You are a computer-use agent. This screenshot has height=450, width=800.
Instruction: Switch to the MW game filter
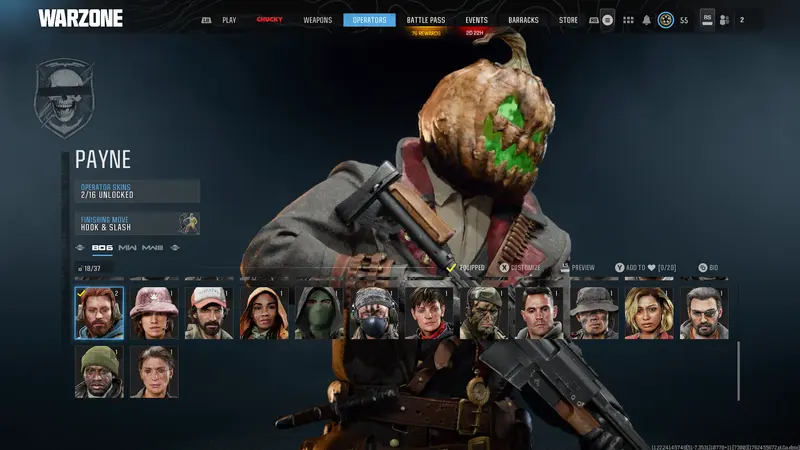(x=127, y=248)
